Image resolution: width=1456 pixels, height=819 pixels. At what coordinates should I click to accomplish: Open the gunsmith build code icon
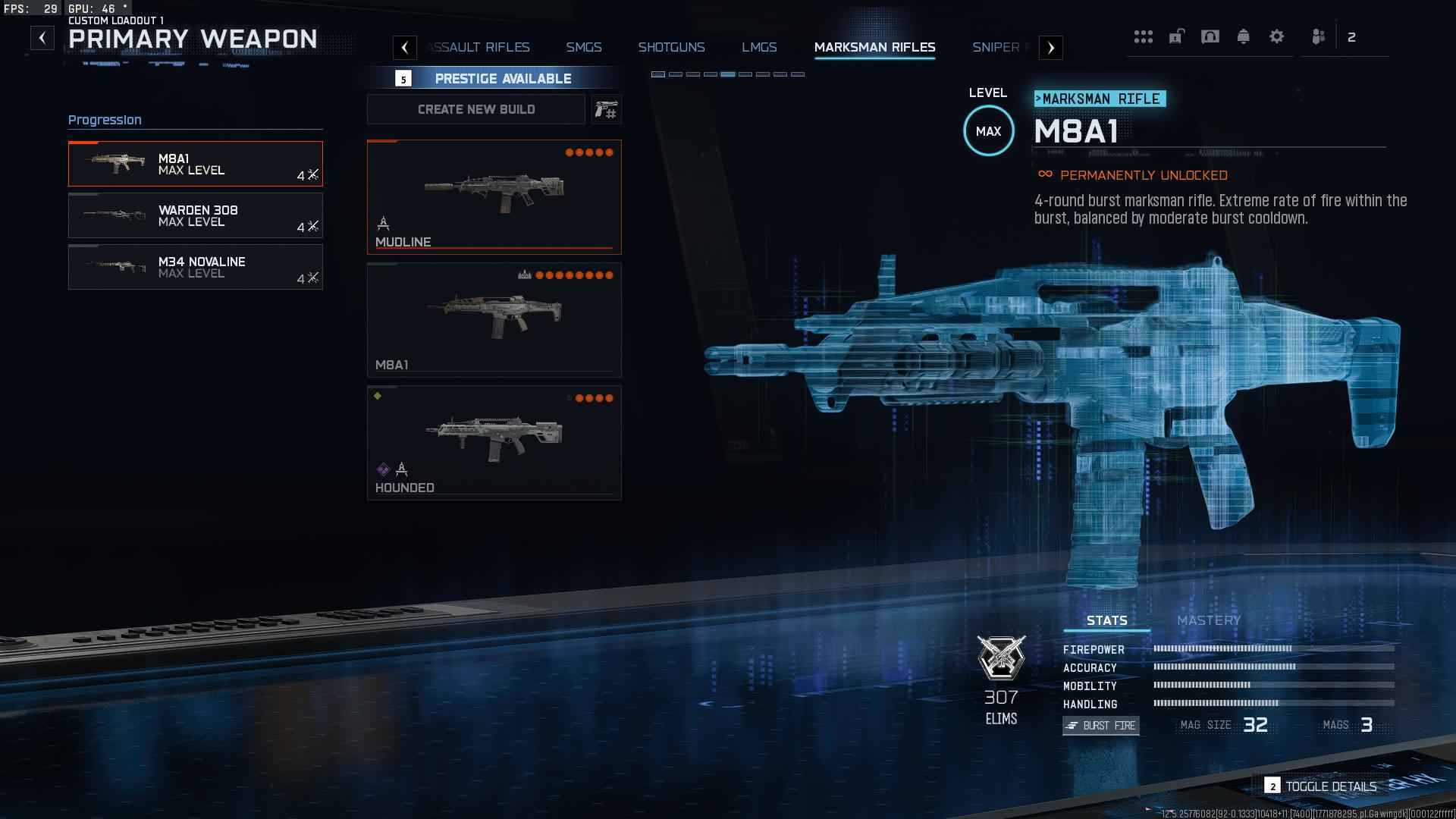pos(606,110)
